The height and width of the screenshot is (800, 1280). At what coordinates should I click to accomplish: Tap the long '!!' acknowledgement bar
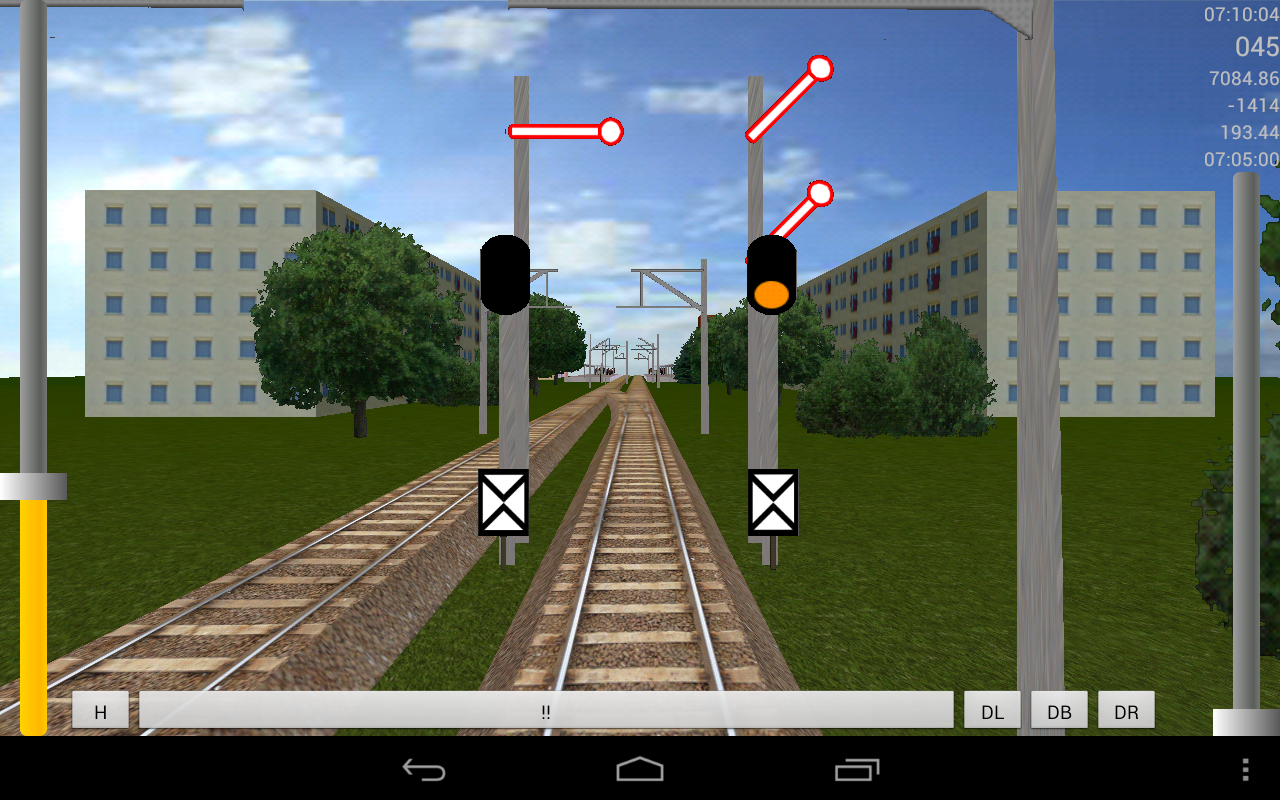pyautogui.click(x=546, y=710)
